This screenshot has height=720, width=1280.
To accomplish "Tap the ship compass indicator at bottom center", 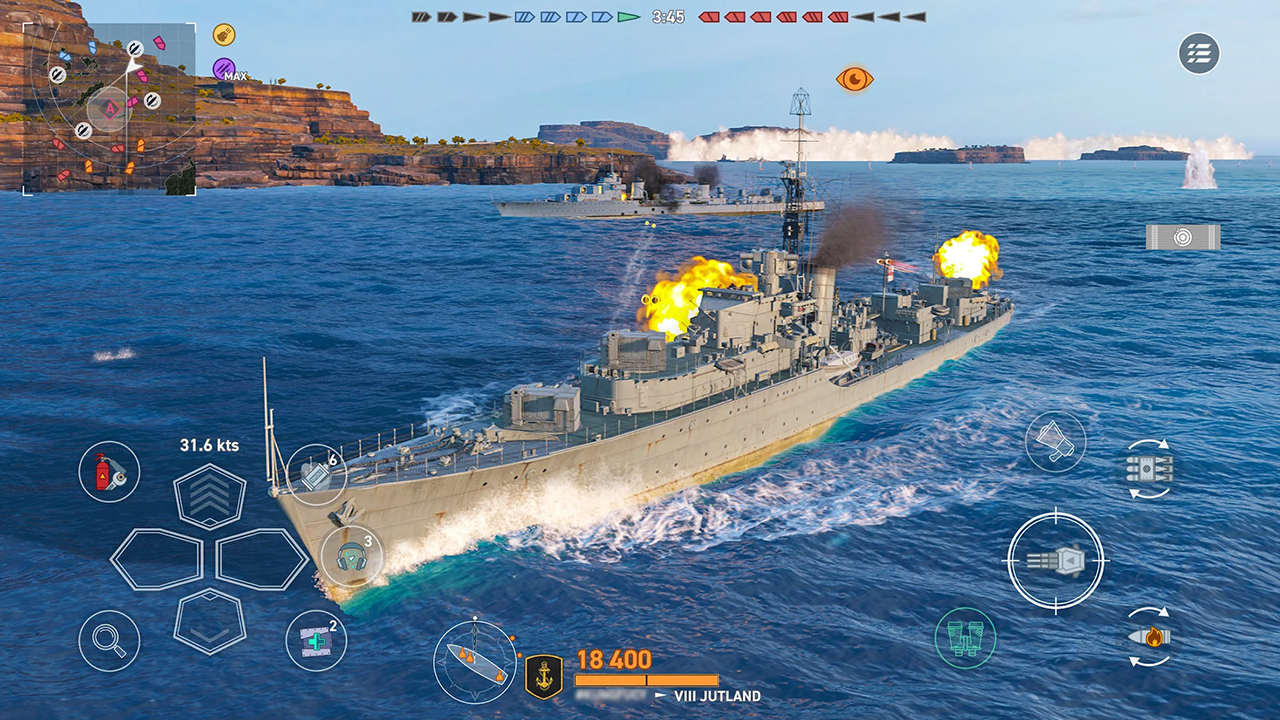I will 474,658.
